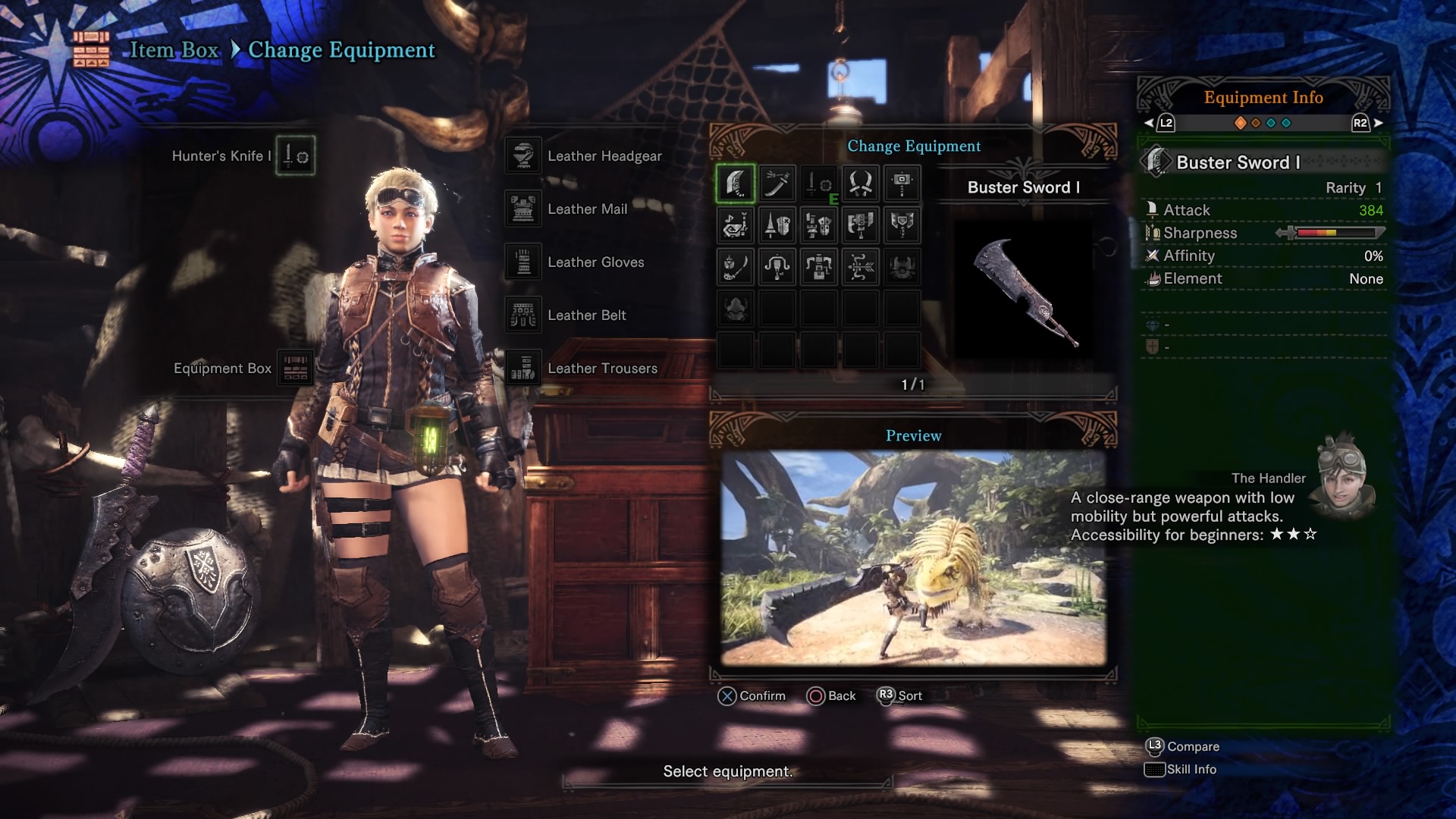Choose the lance weapon slot
1456x819 pixels.
777,225
